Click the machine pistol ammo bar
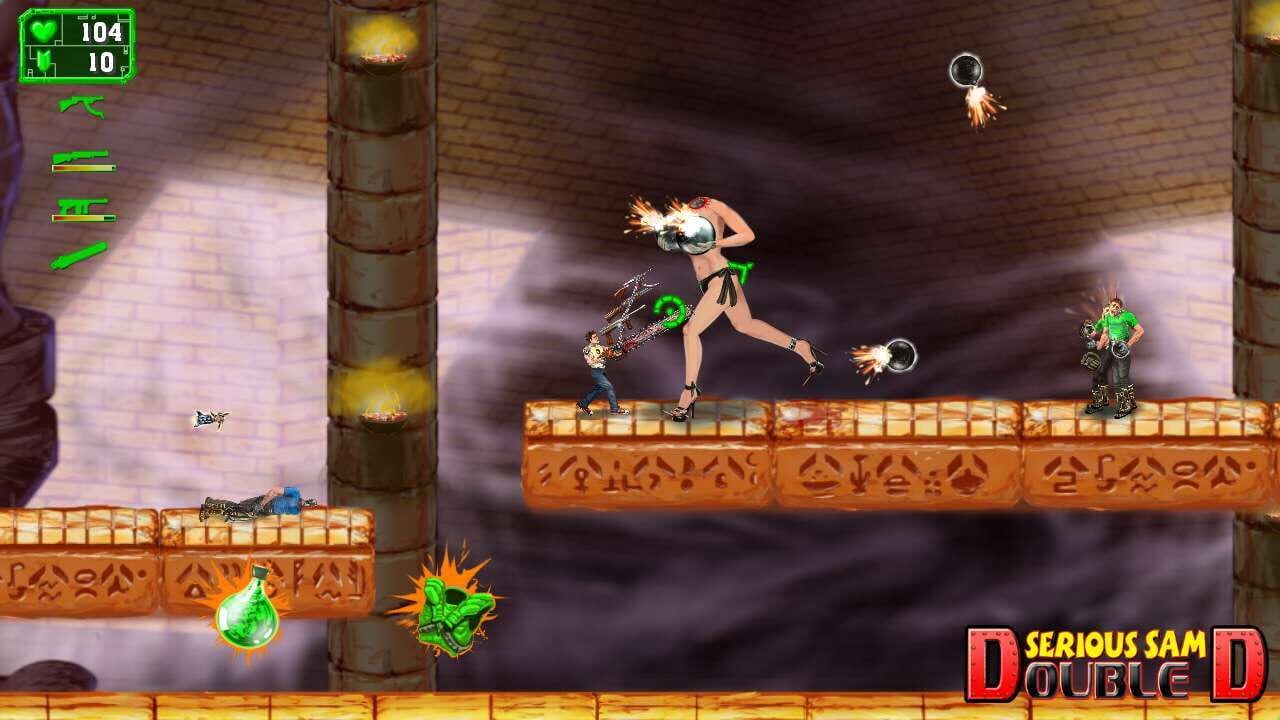The image size is (1280, 720). click(84, 217)
